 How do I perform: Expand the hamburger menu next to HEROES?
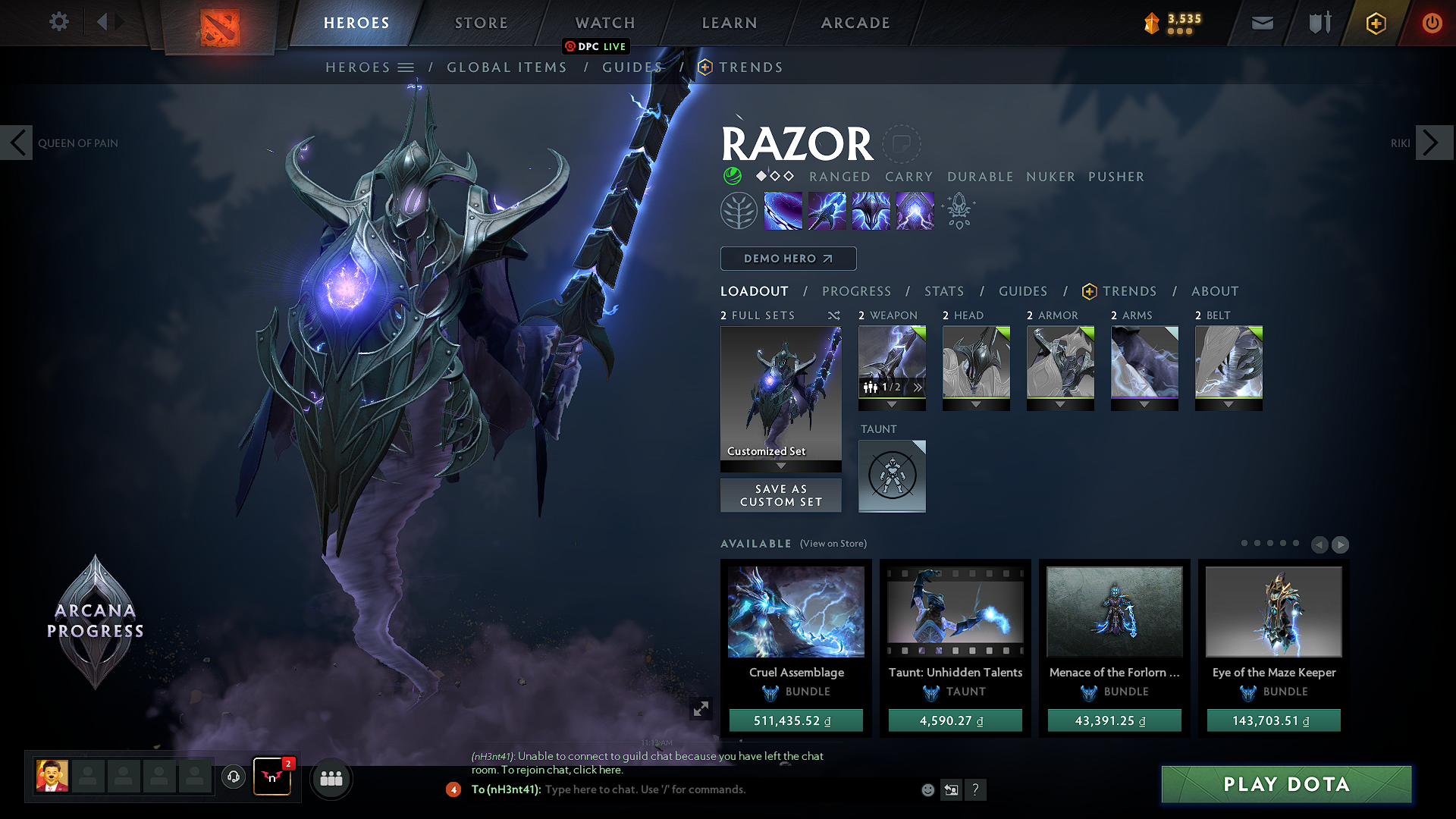click(406, 67)
